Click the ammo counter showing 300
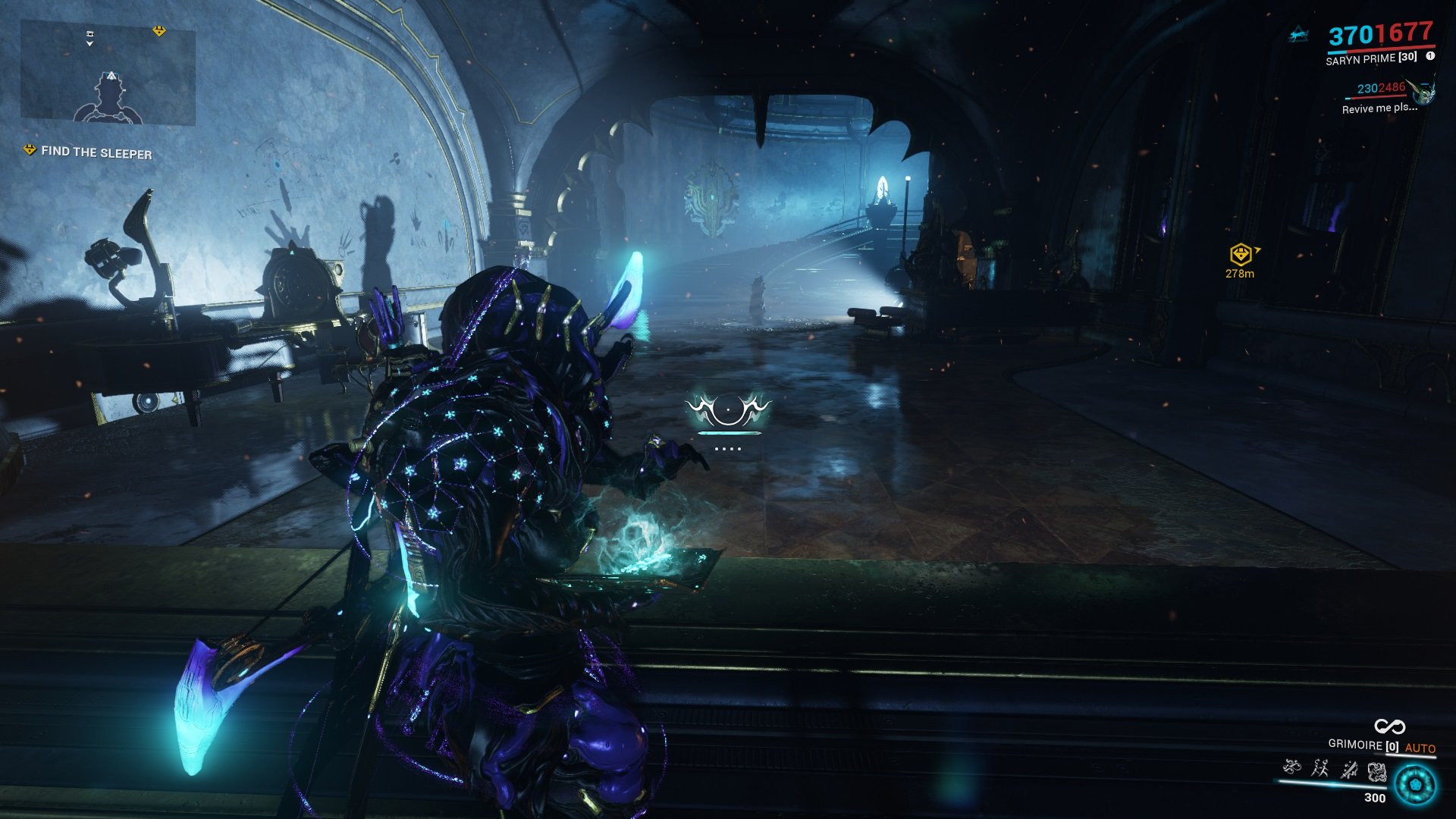Image resolution: width=1456 pixels, height=819 pixels. point(1375,797)
